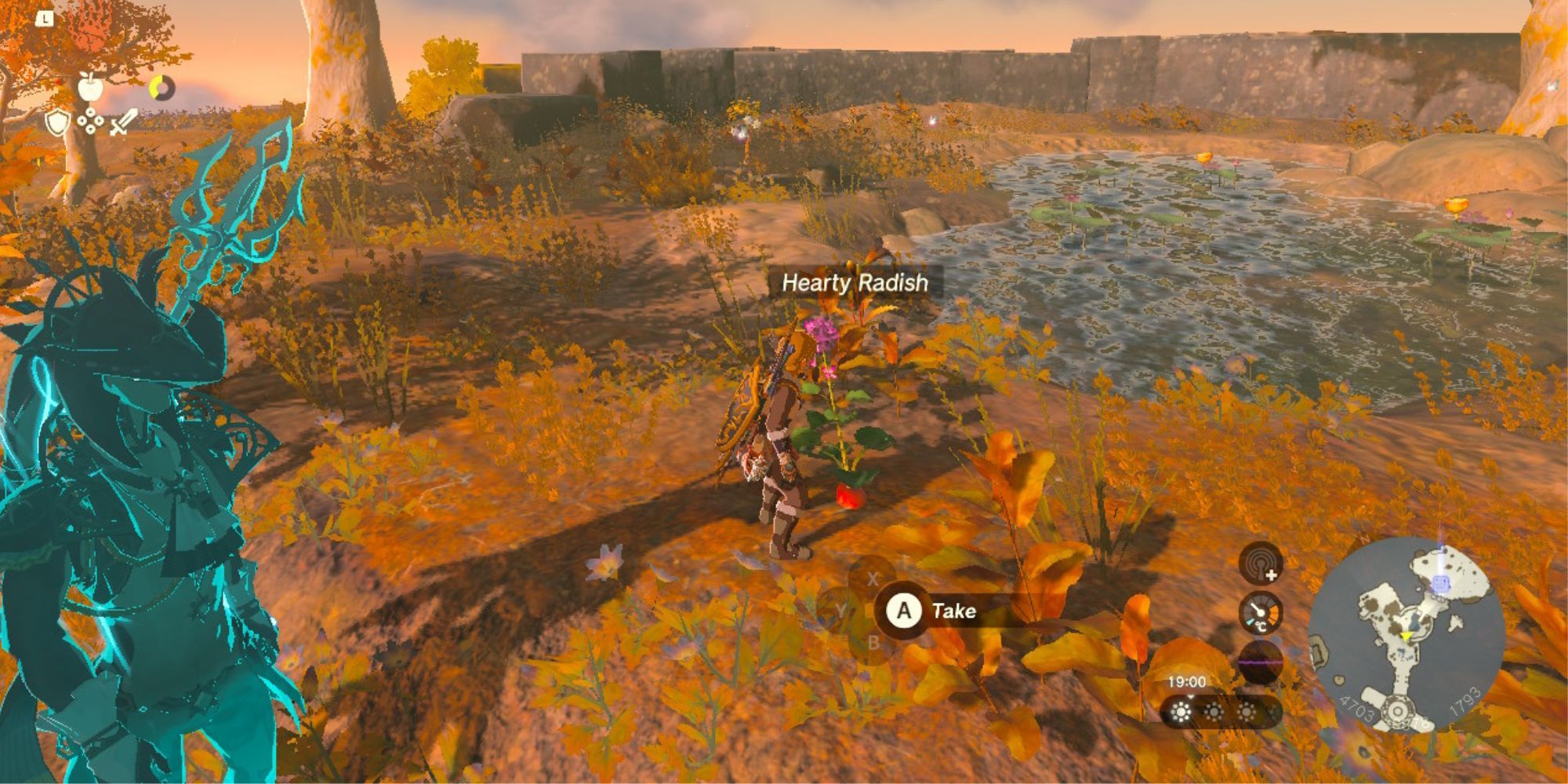Click the sword attack buff icon
This screenshot has height=784, width=1568.
pyautogui.click(x=122, y=122)
